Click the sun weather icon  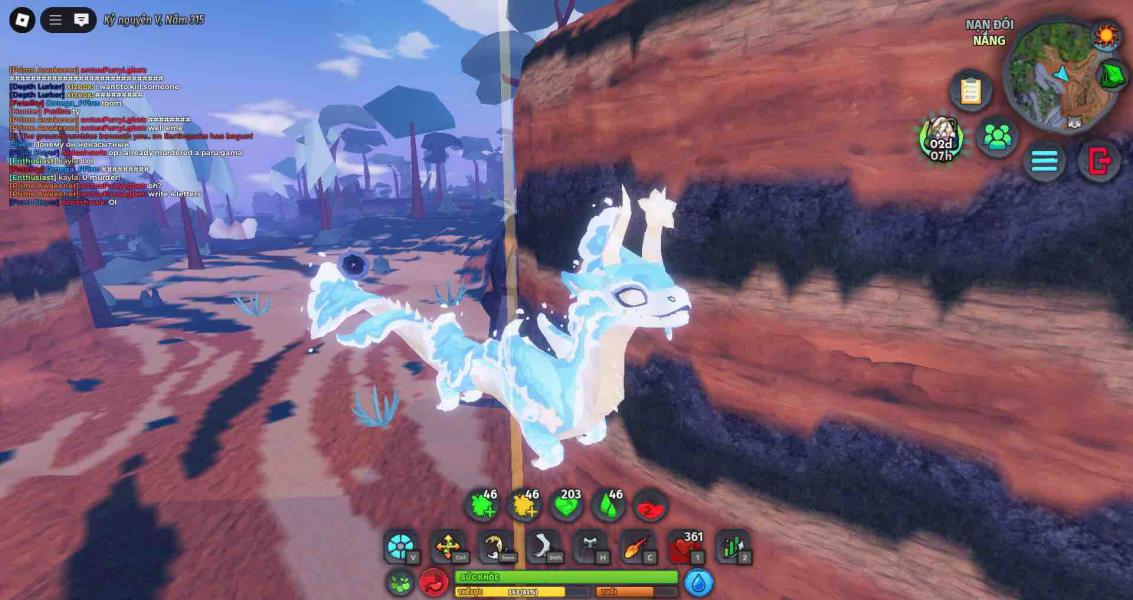coord(1106,35)
